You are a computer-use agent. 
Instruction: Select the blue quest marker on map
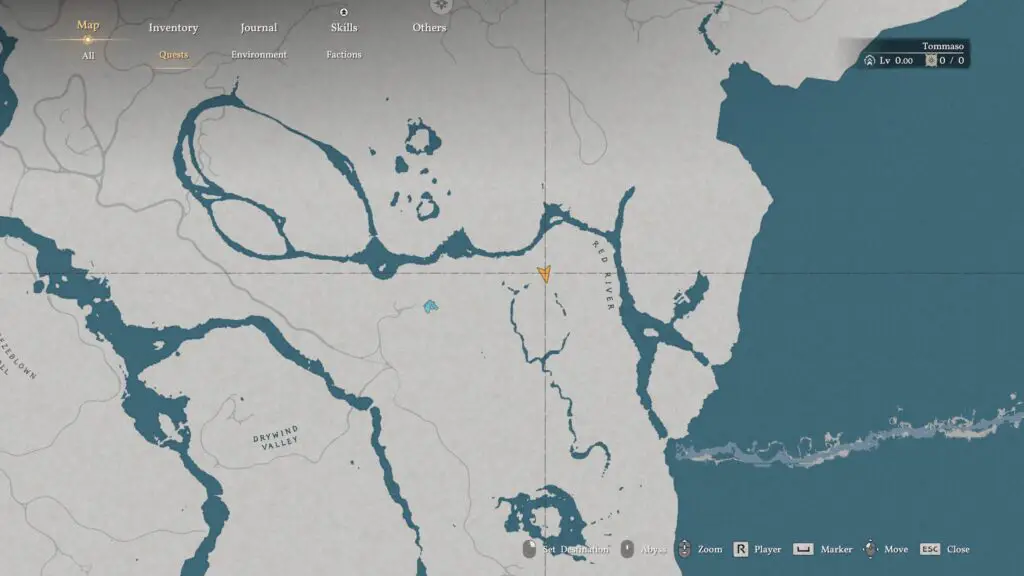point(430,306)
